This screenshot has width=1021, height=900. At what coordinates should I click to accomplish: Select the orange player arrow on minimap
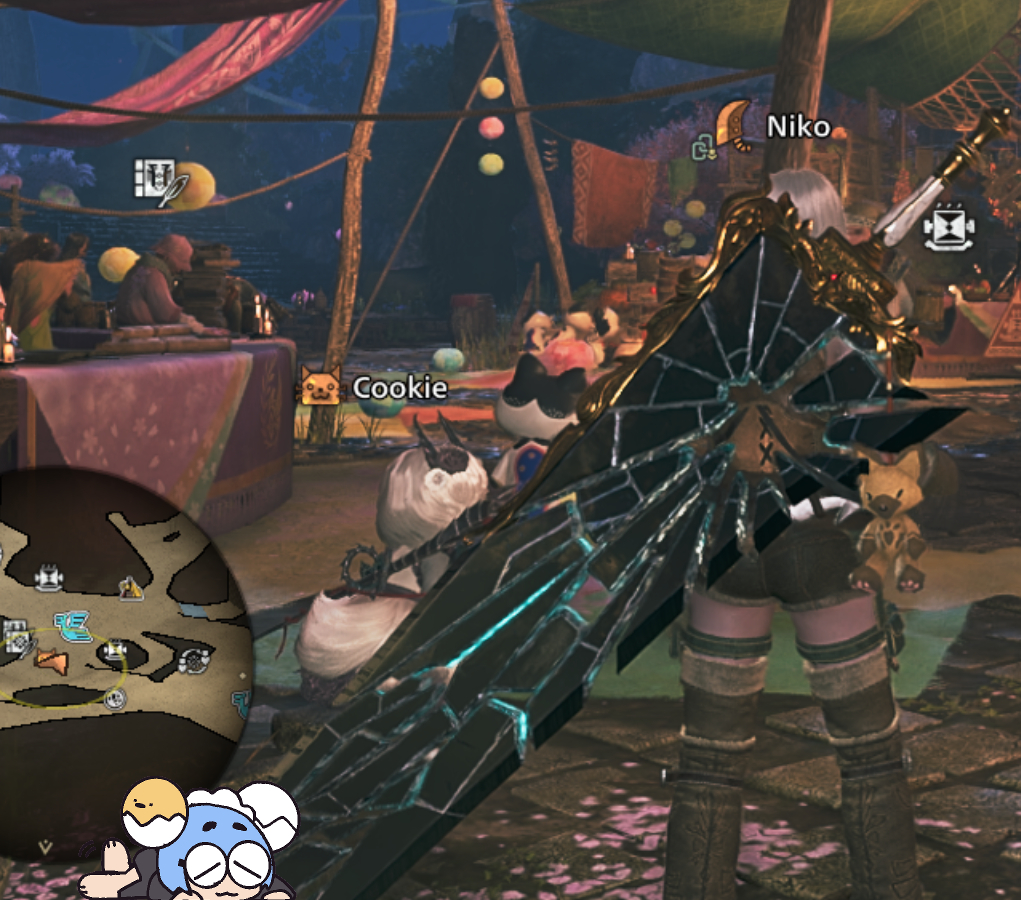[x=49, y=661]
